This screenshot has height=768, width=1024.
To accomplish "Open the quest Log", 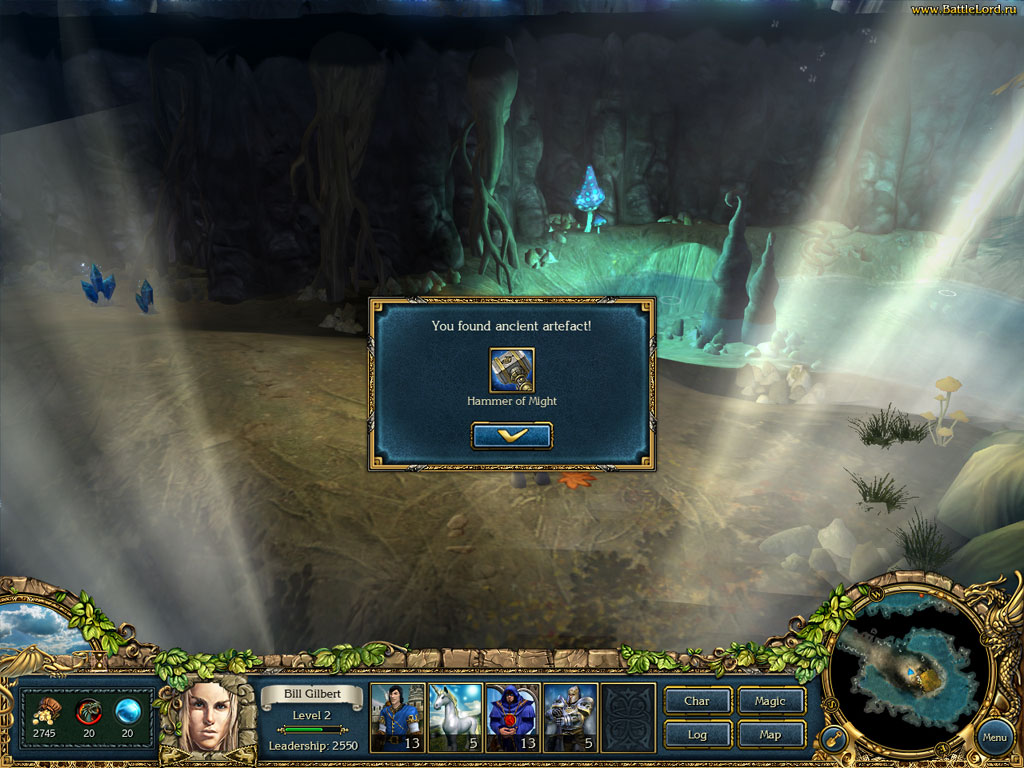I will point(697,735).
